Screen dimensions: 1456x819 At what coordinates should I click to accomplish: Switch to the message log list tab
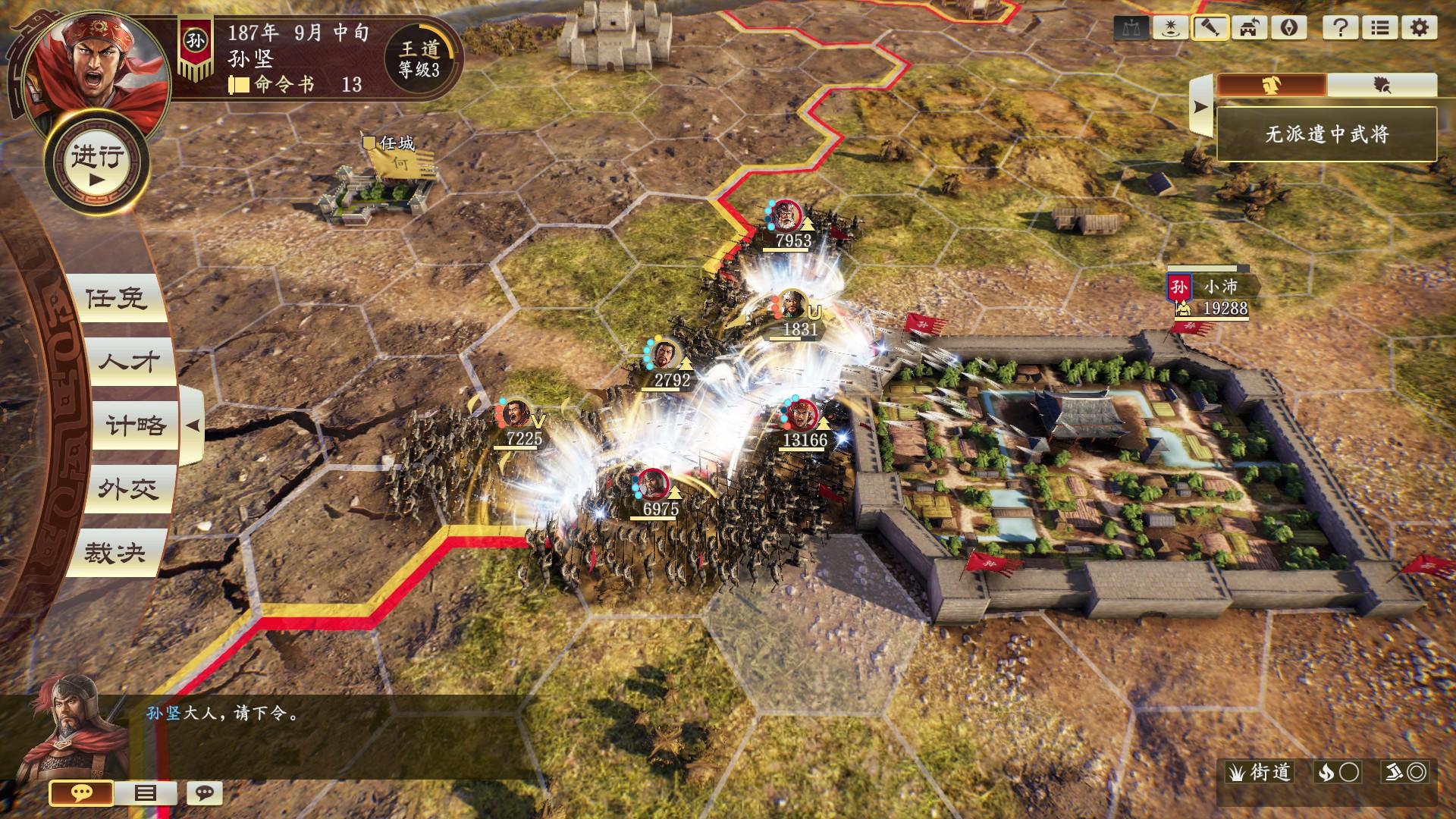point(145,793)
